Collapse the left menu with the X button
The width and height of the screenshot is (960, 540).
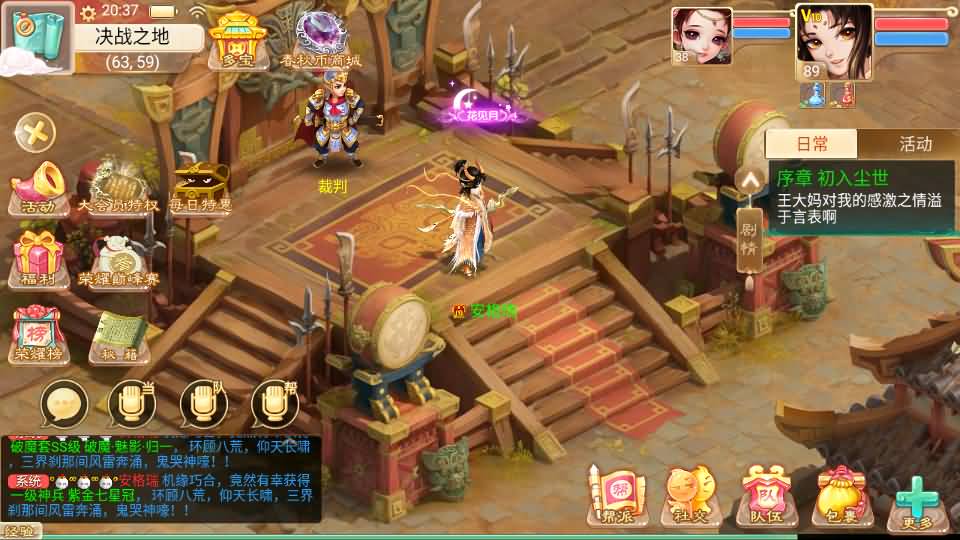pyautogui.click(x=36, y=132)
